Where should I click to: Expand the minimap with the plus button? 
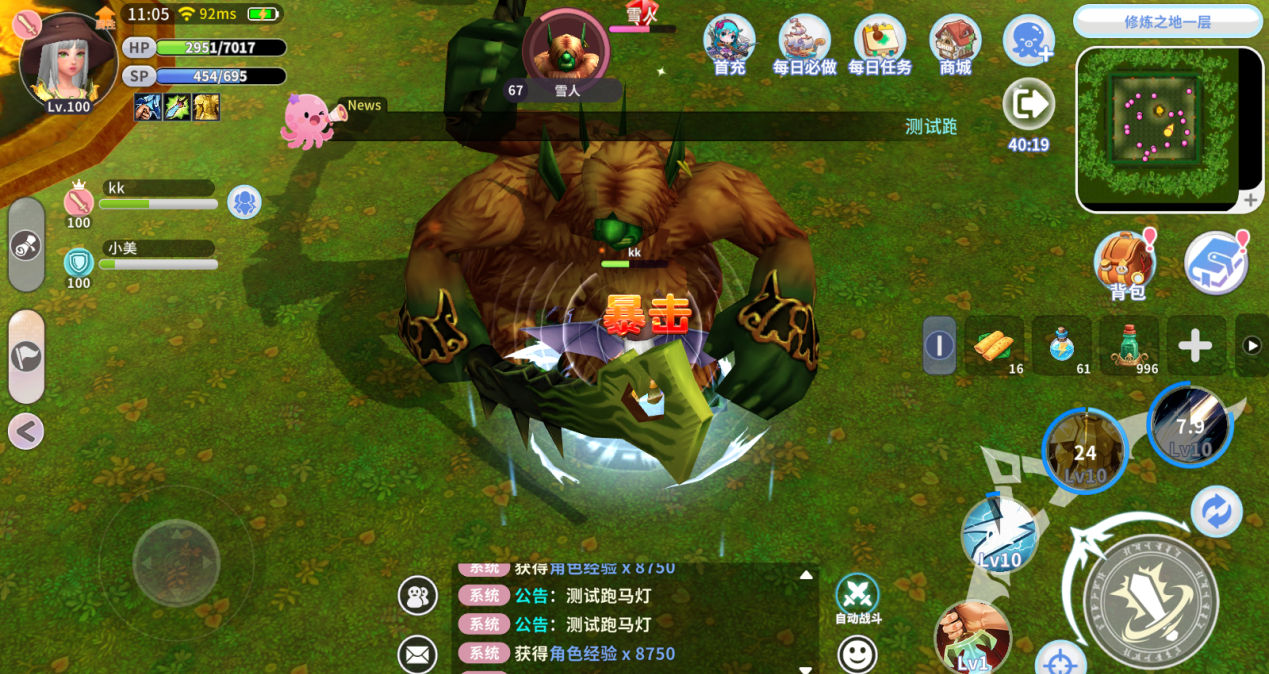click(x=1250, y=201)
